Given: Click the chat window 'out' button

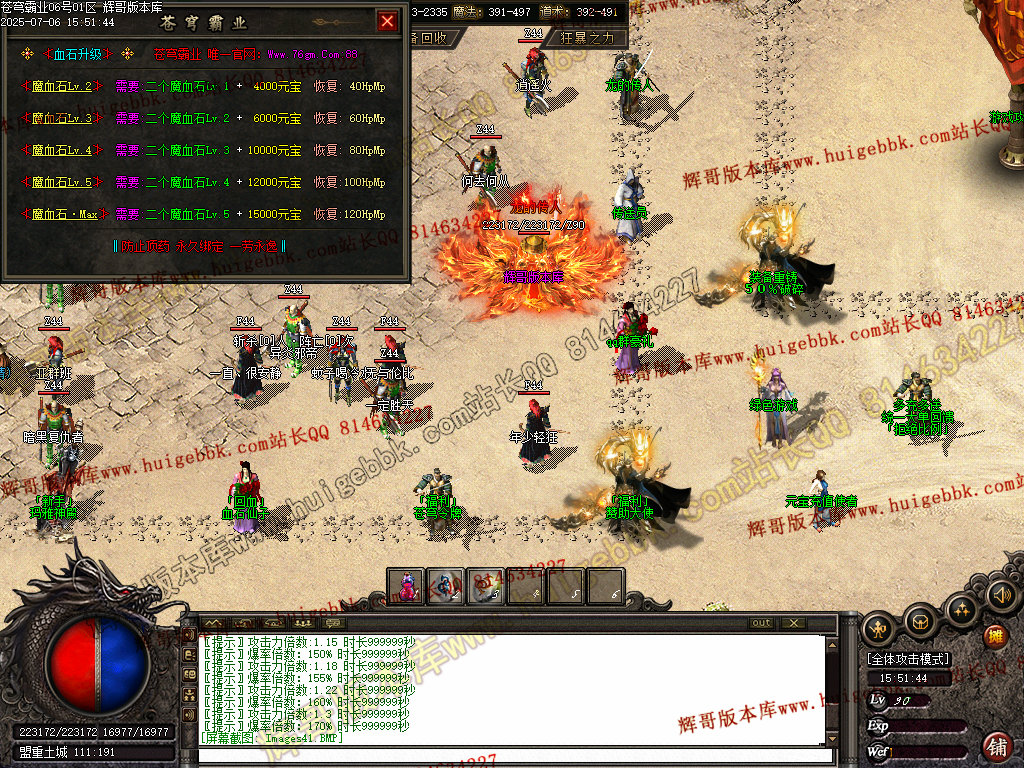Looking at the screenshot, I should 762,623.
